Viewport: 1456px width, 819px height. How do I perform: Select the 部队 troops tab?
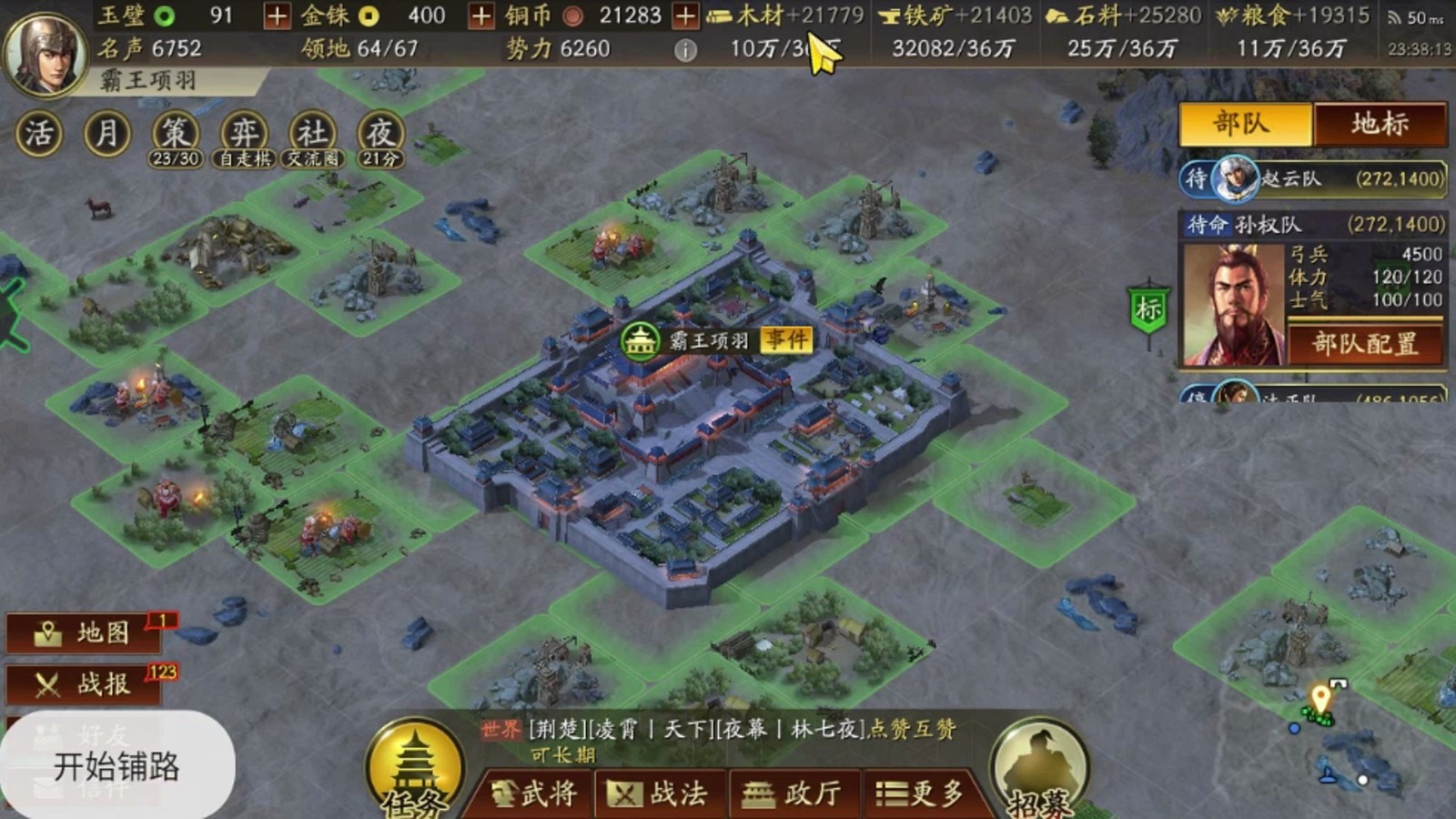pyautogui.click(x=1245, y=124)
